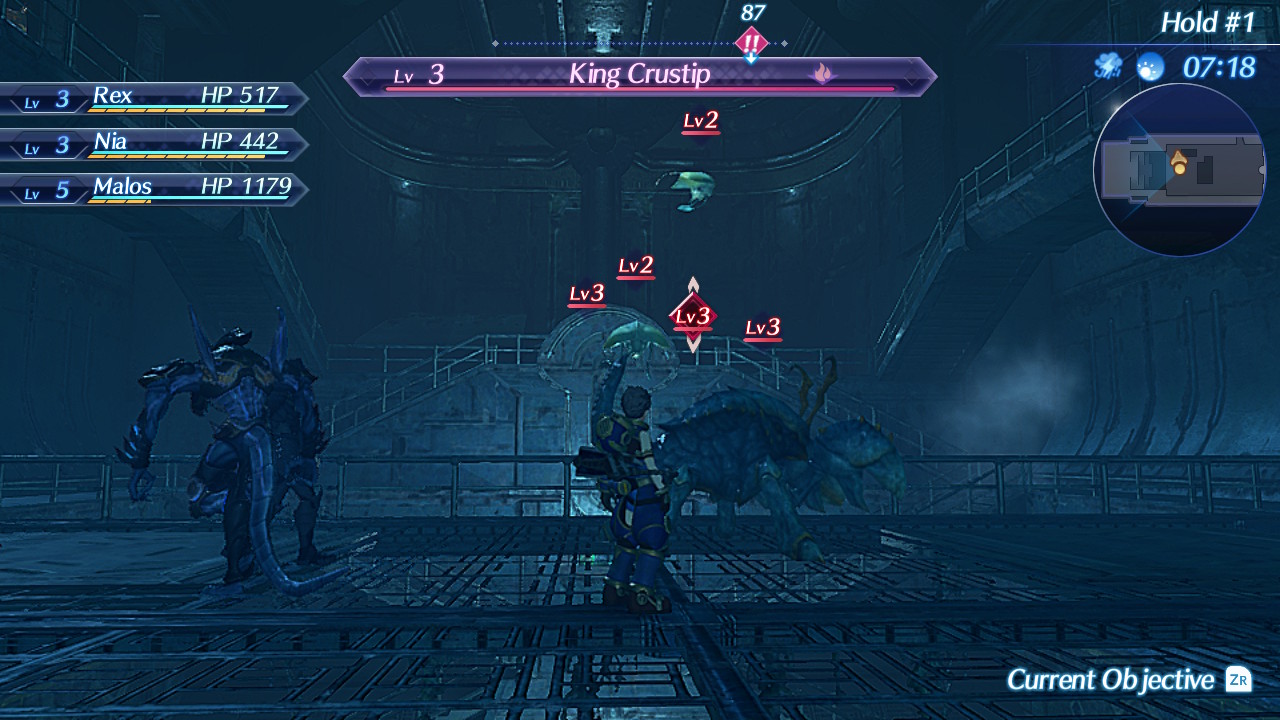
Task: Select Nia's party member panel
Action: (155, 143)
